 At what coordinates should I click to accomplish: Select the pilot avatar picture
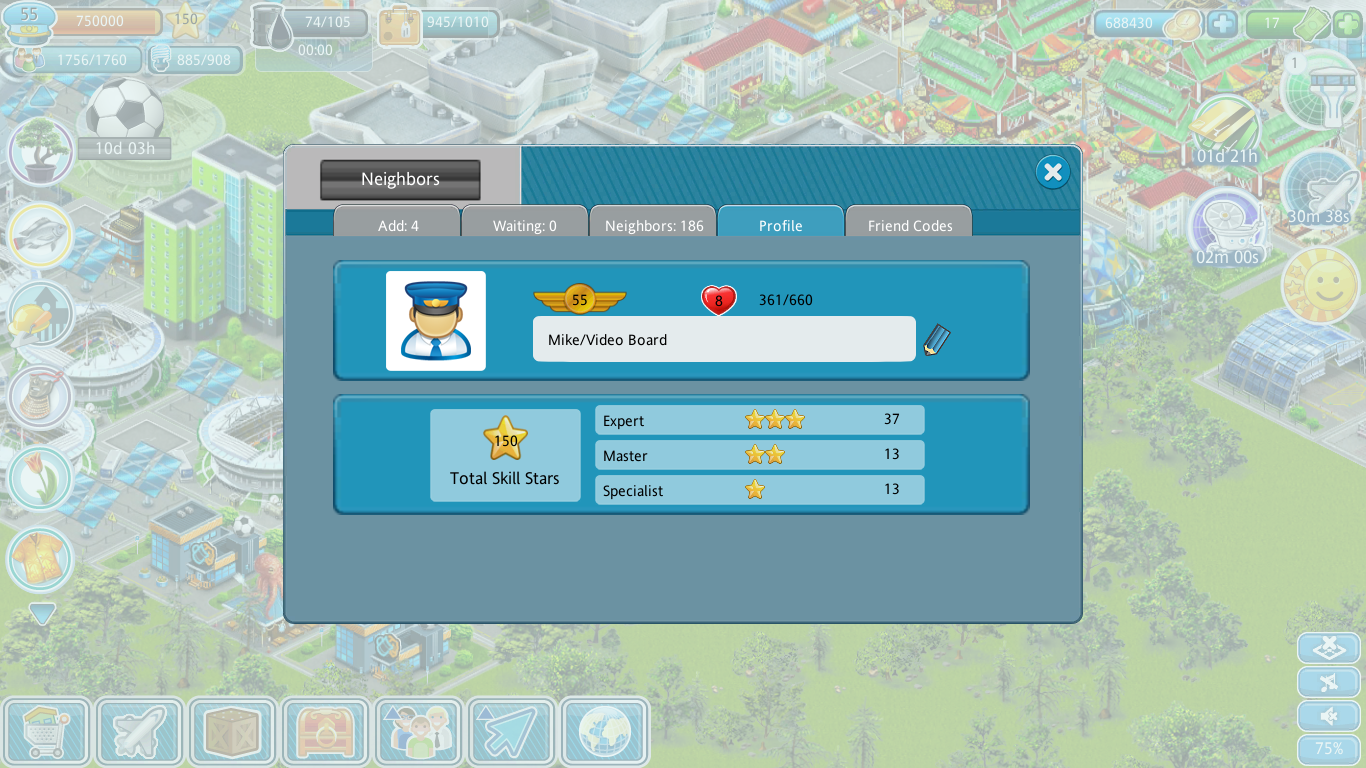[436, 321]
